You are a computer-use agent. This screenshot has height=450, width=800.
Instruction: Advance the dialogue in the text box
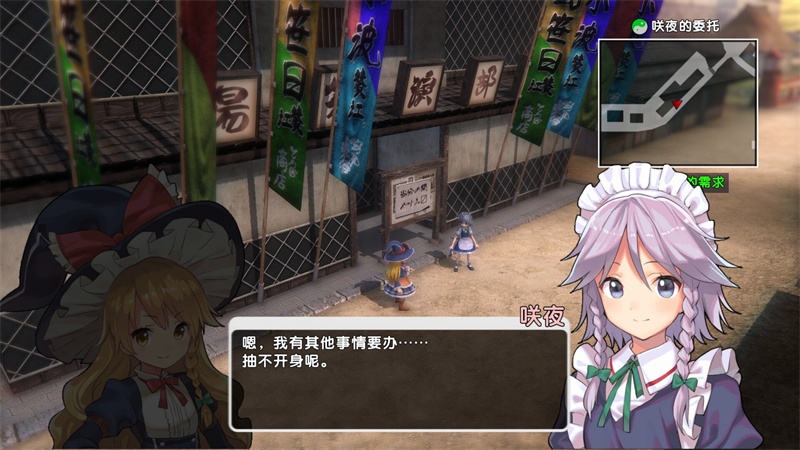tap(398, 373)
